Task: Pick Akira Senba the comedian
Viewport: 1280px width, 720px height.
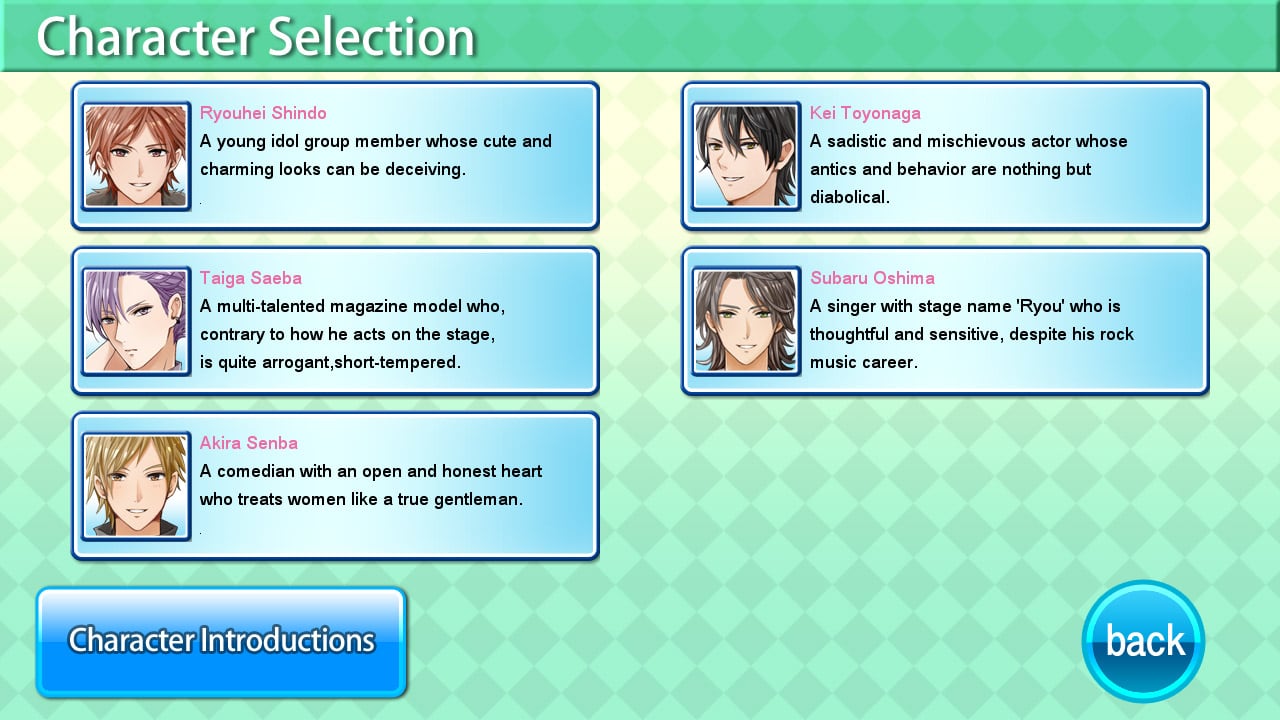Action: [x=336, y=486]
